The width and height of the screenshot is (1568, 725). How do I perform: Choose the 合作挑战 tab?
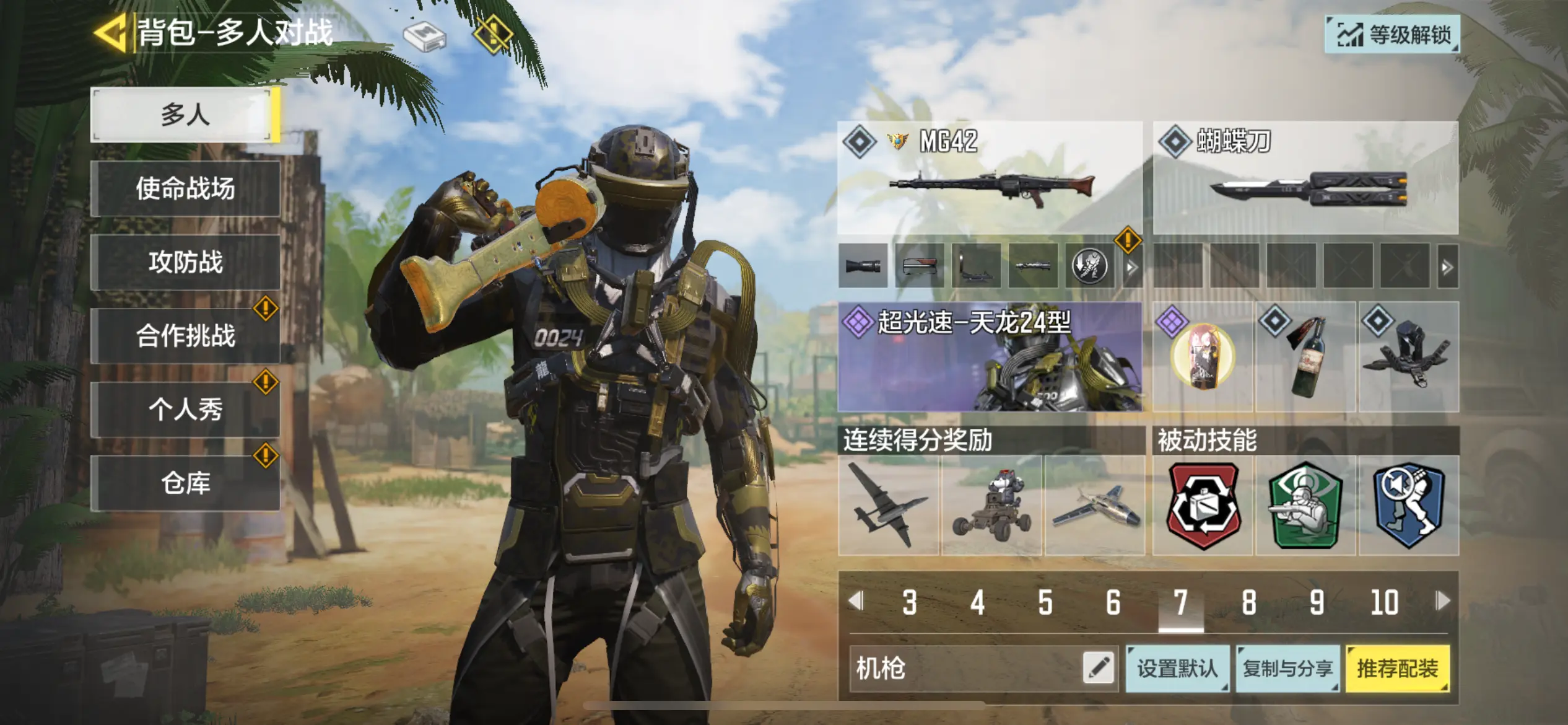point(185,336)
